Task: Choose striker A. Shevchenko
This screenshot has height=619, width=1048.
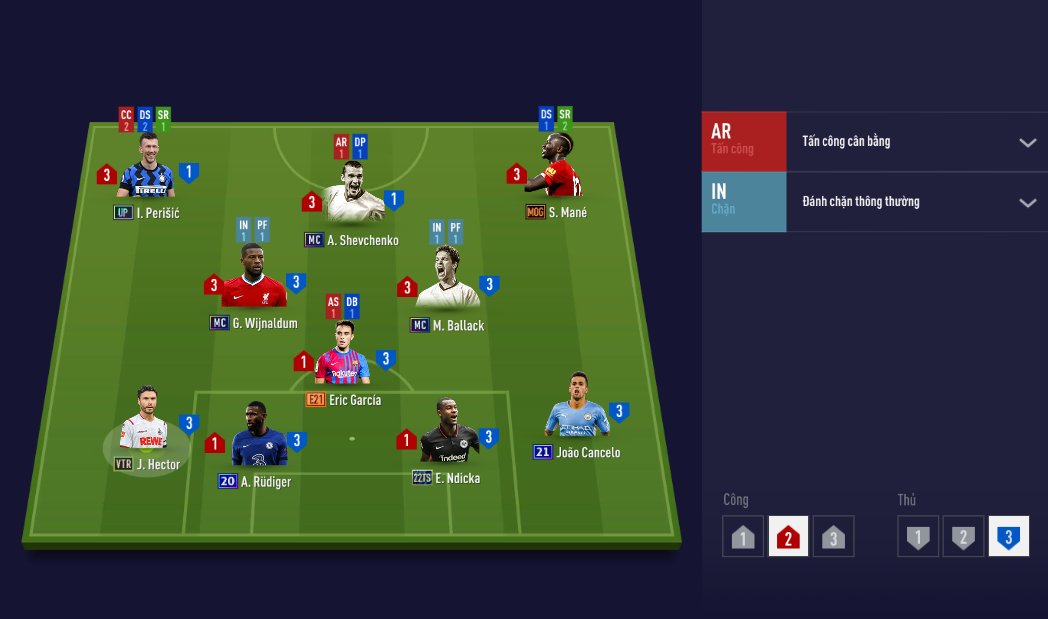Action: (354, 195)
